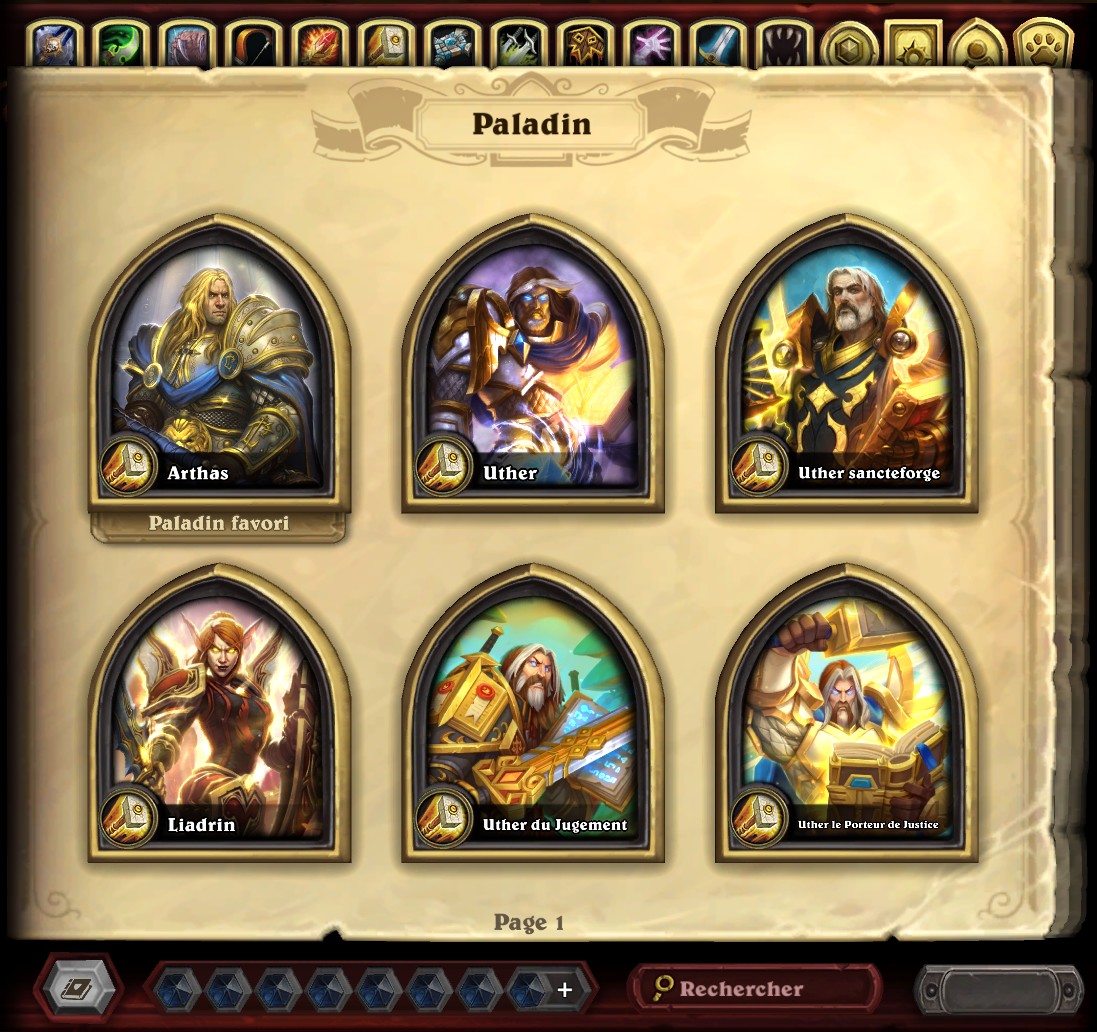This screenshot has width=1097, height=1032.
Task: Click the blank grey button at bottom right
Action: tap(998, 989)
